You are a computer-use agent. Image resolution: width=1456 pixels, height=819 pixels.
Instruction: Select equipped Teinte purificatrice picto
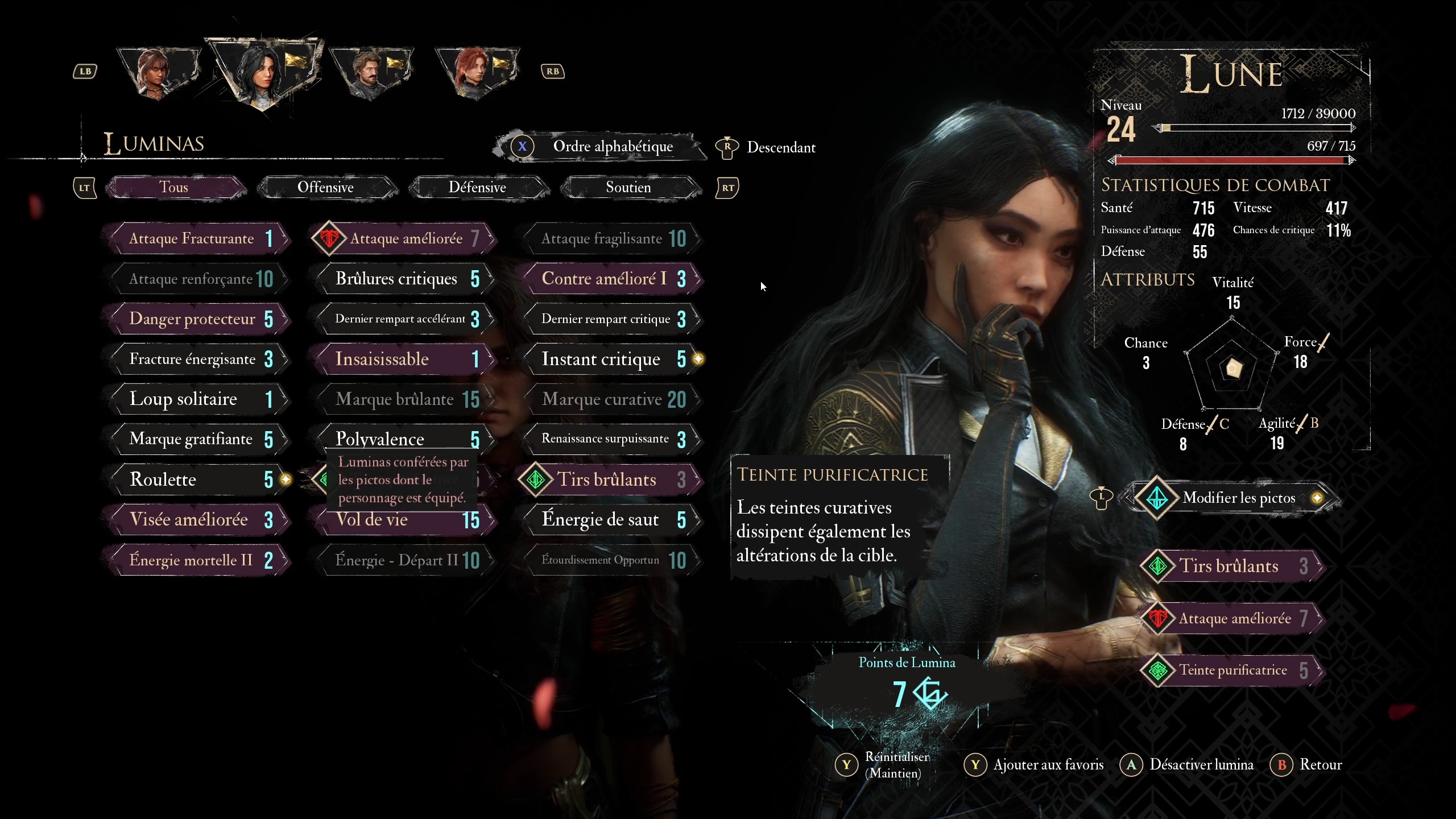1232,671
